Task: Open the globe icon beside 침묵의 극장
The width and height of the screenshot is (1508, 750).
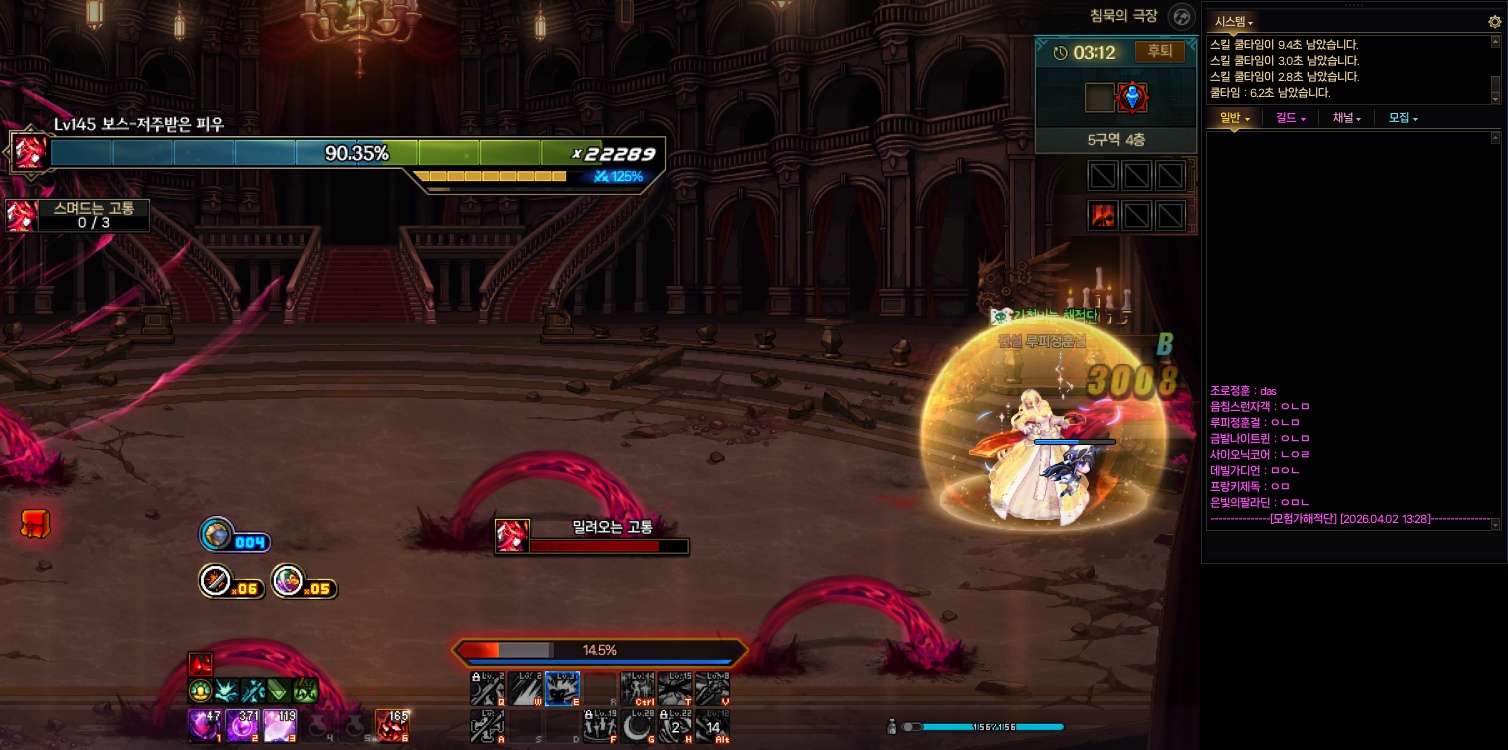Action: click(x=1182, y=17)
